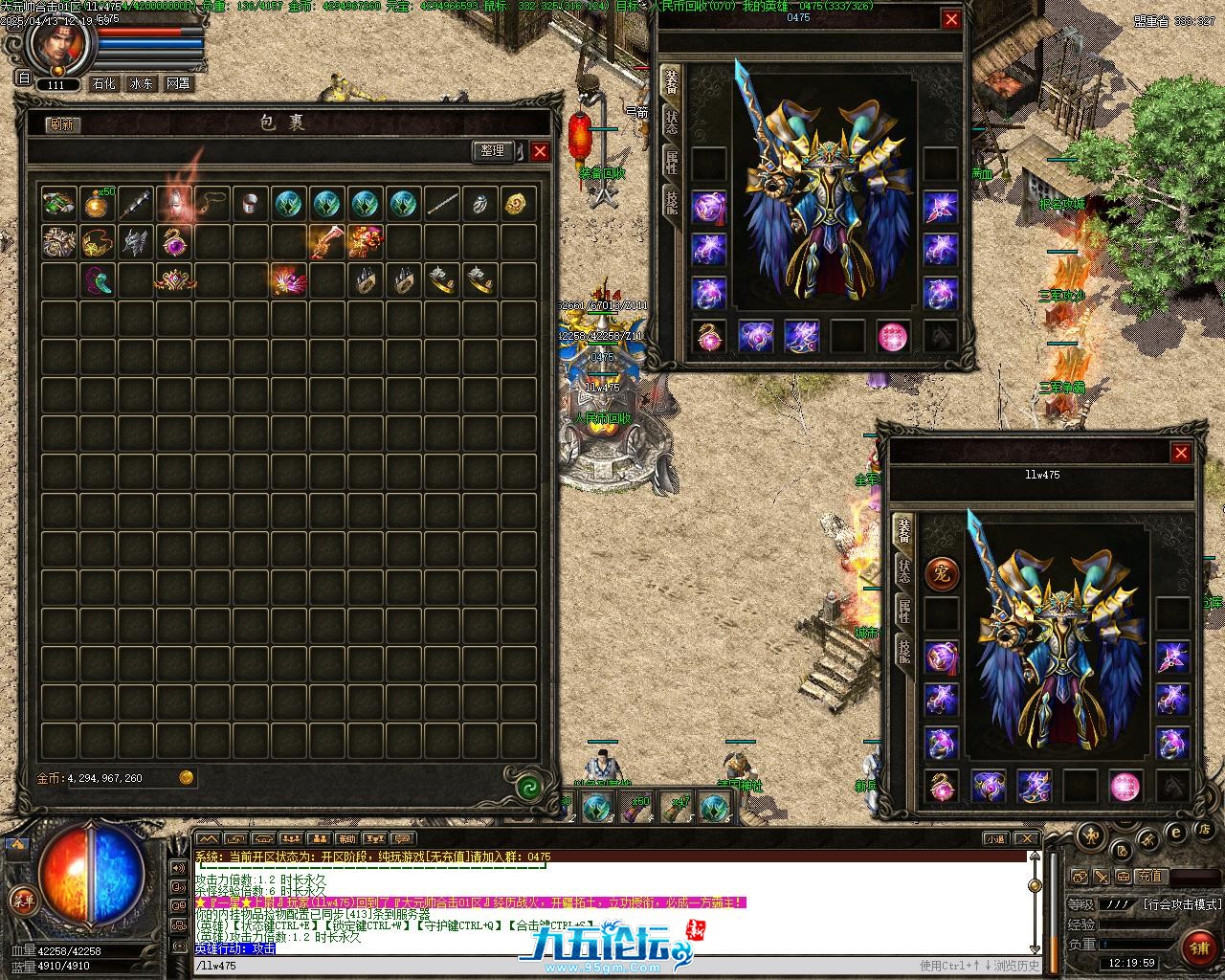1225x980 pixels.
Task: Select the pink orb slot in llw475 equipment
Action: point(1125,787)
